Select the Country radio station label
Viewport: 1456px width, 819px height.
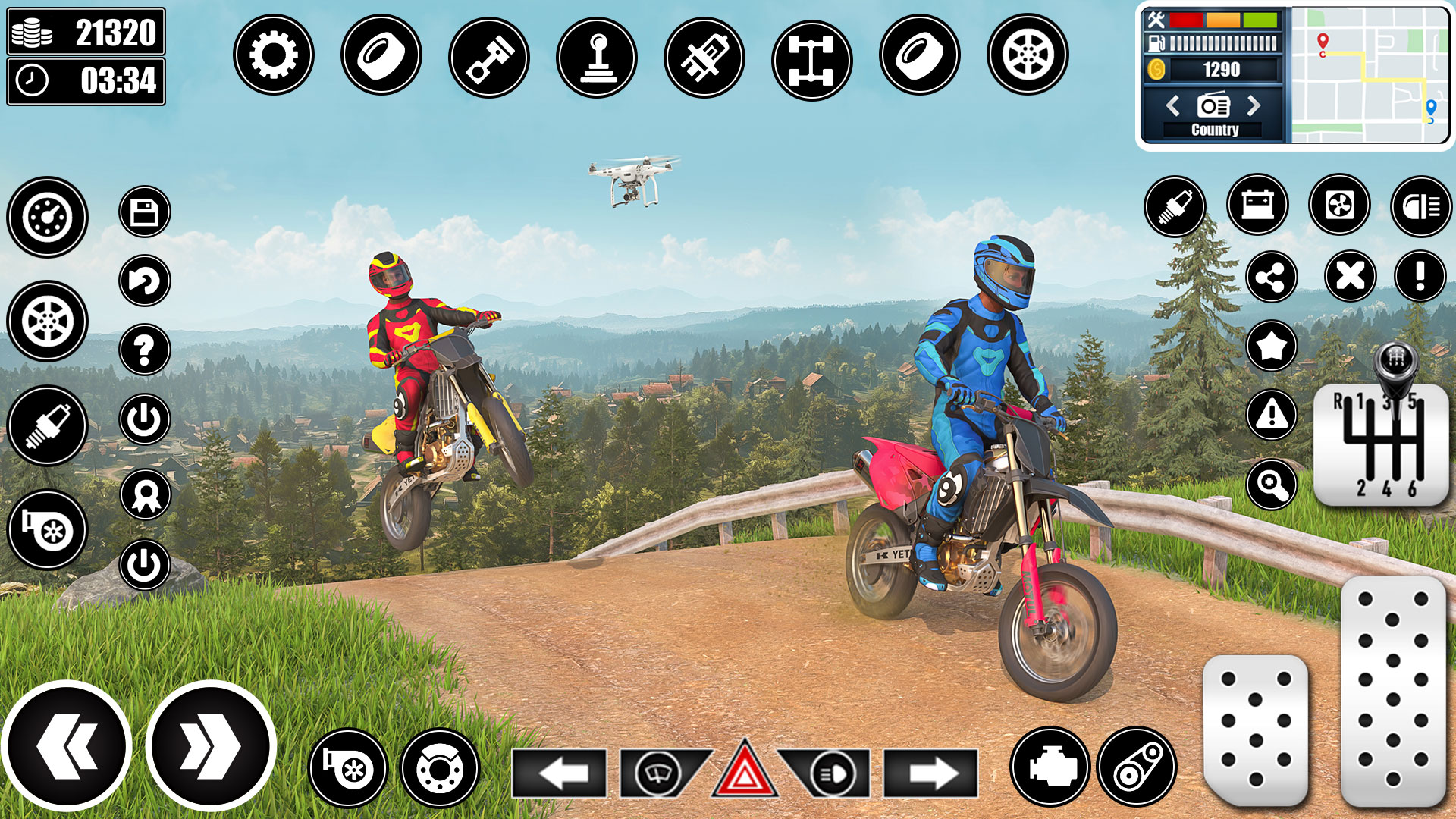pos(1214,130)
